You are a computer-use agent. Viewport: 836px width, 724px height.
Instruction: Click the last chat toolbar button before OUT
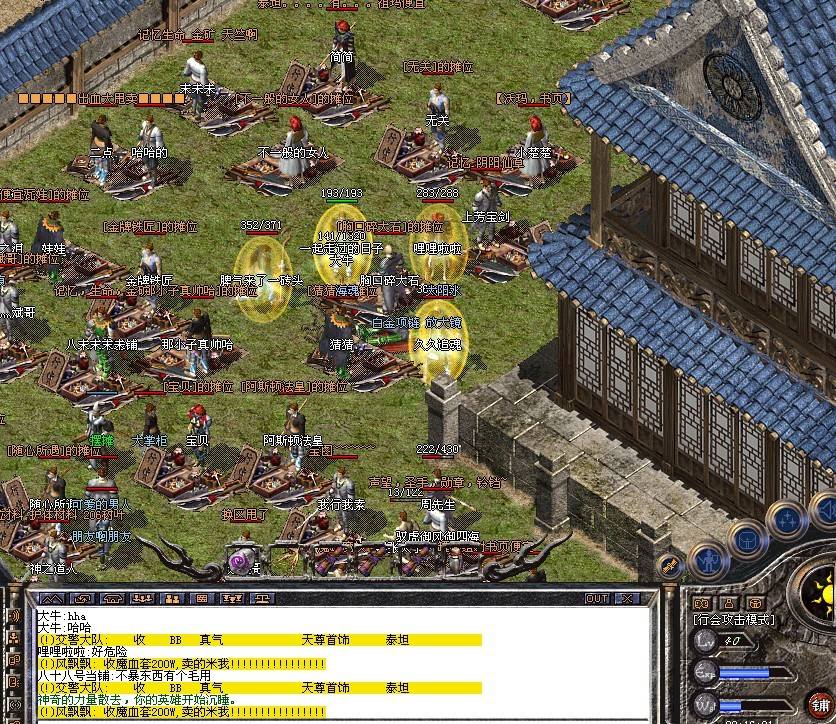(x=263, y=599)
